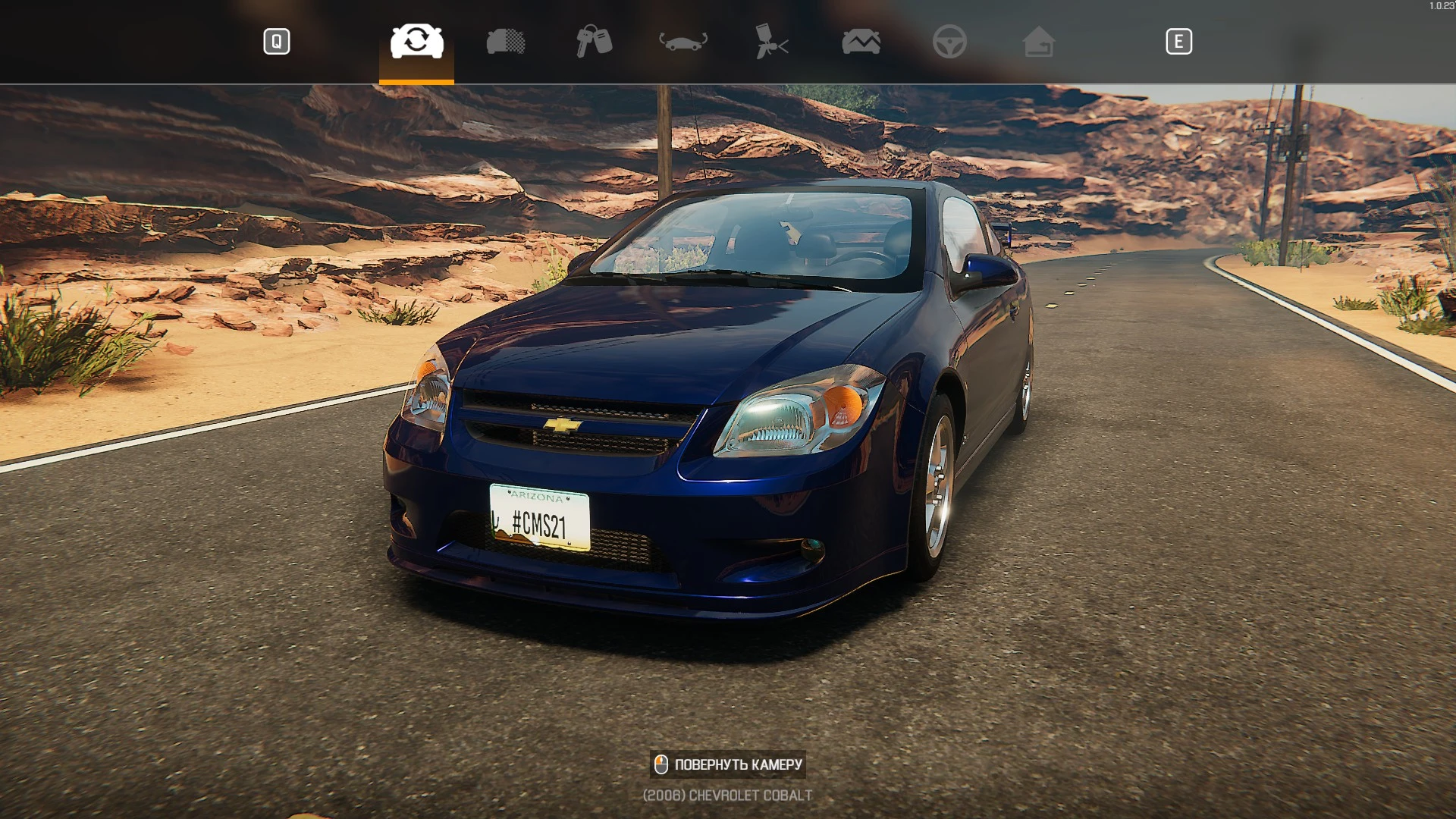The image size is (1456, 819).
Task: Click the Arizona #CMS21 license plate
Action: point(538,518)
